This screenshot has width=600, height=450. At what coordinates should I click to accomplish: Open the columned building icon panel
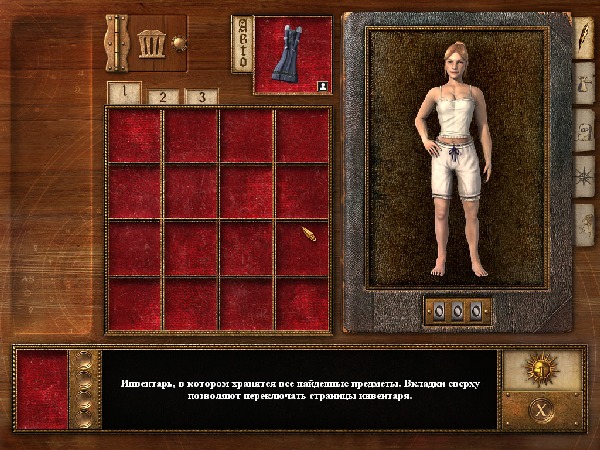click(153, 43)
